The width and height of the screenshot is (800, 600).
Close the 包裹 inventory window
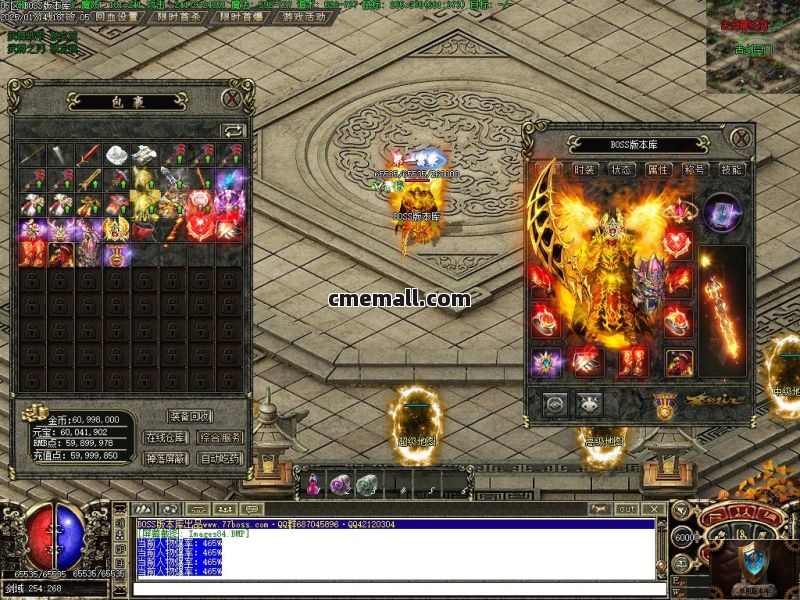pyautogui.click(x=233, y=98)
